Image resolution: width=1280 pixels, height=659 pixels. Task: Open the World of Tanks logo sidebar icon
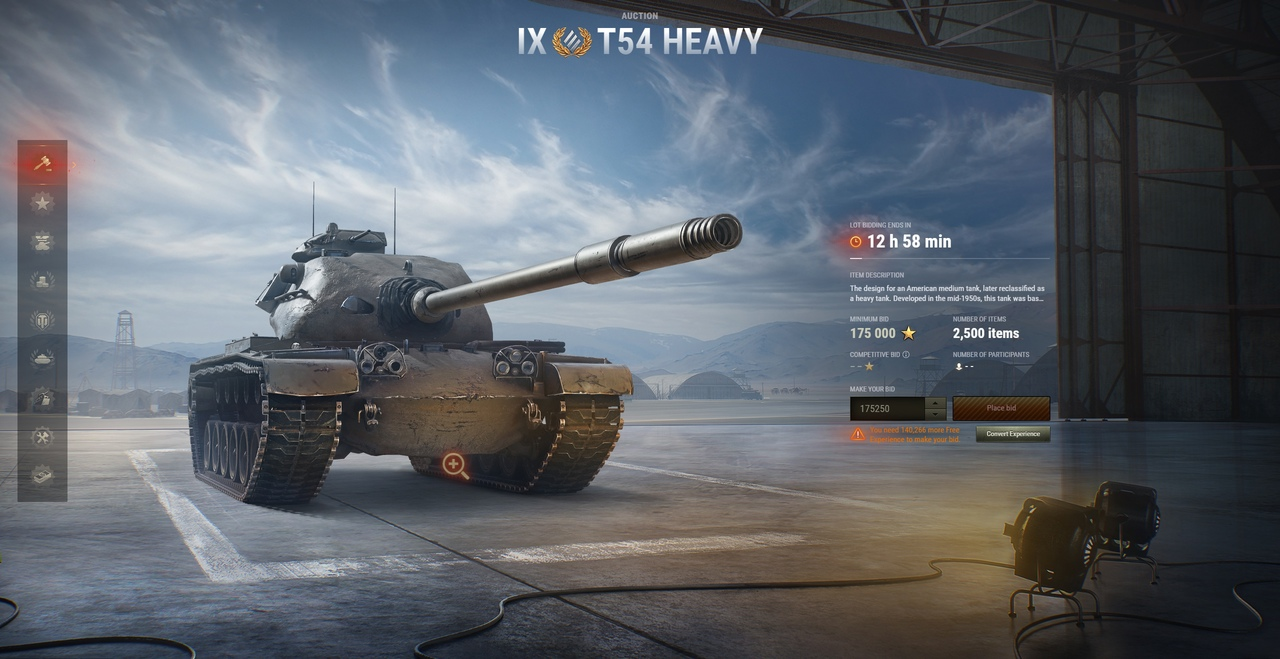tap(42, 320)
